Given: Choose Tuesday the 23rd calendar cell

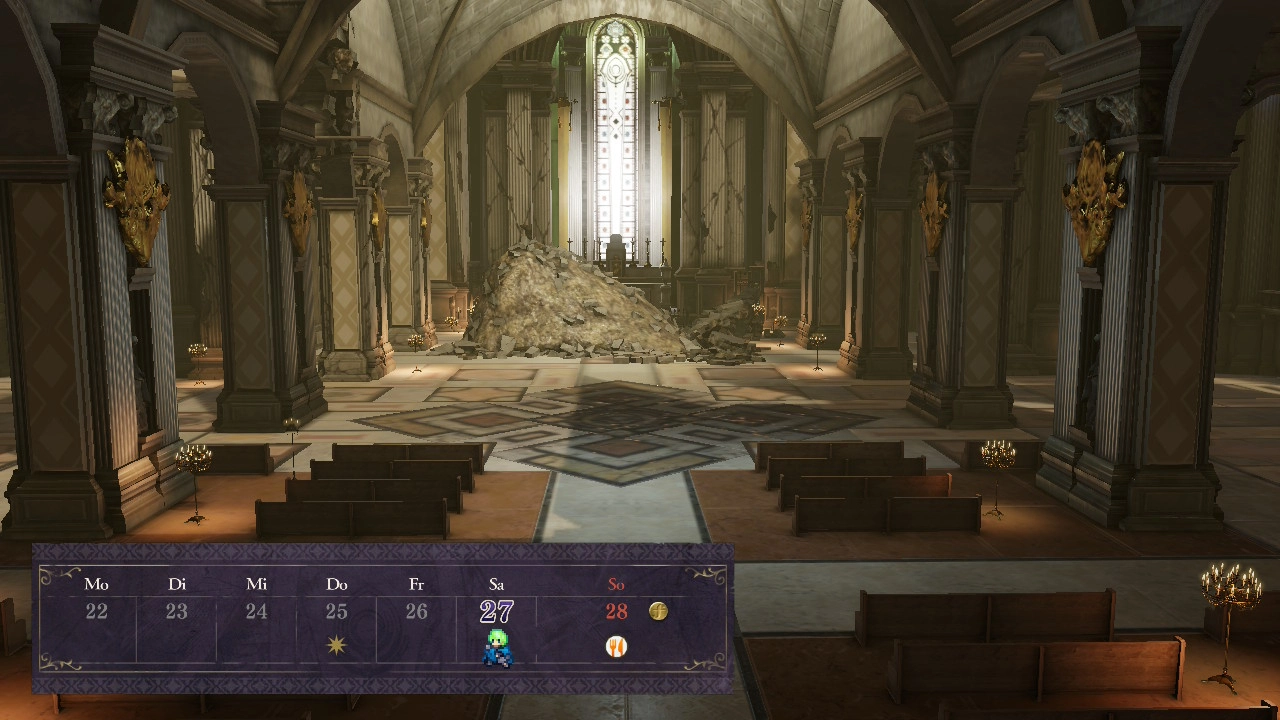Looking at the screenshot, I should tap(176, 611).
